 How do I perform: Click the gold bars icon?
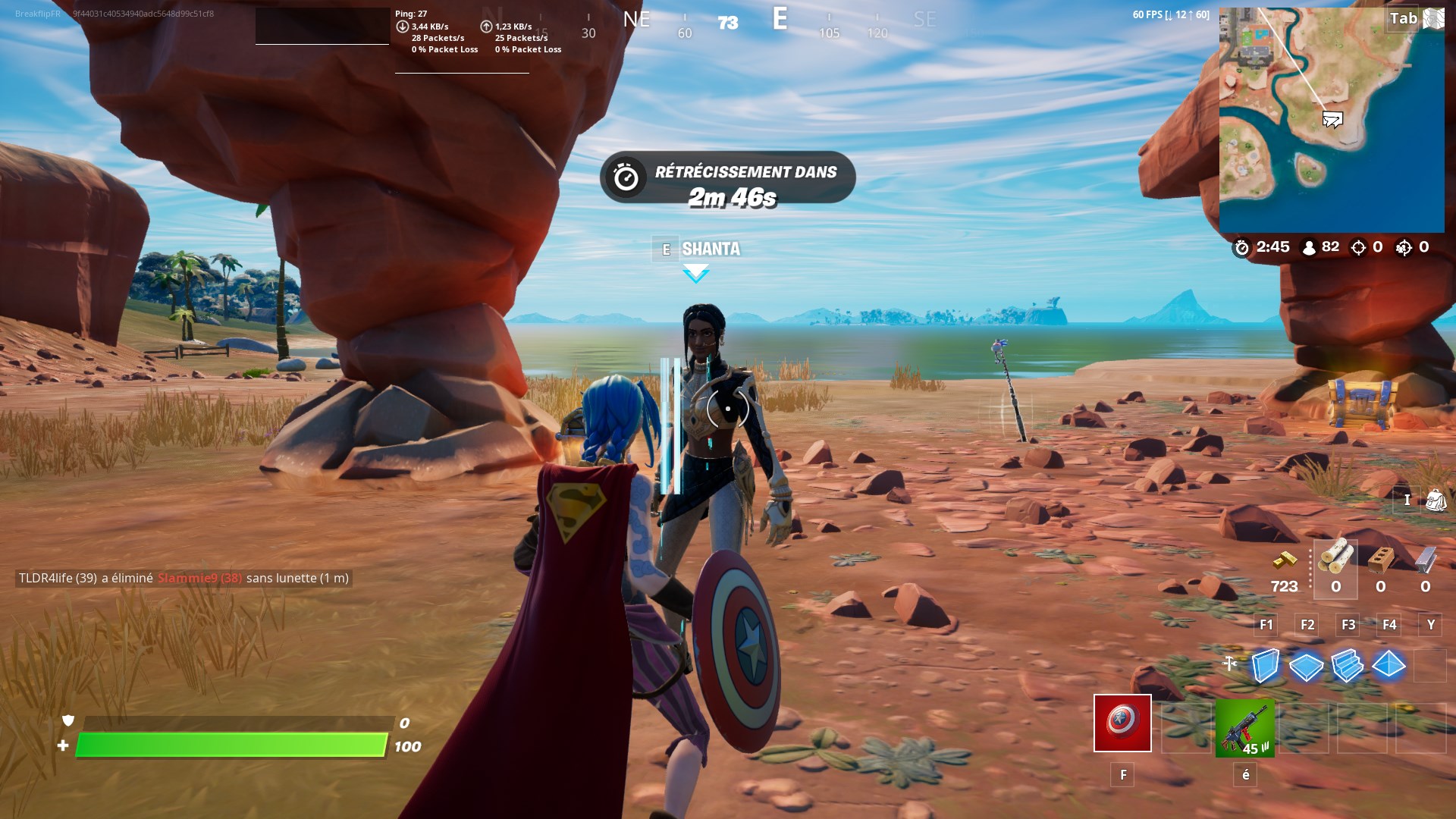[1285, 561]
